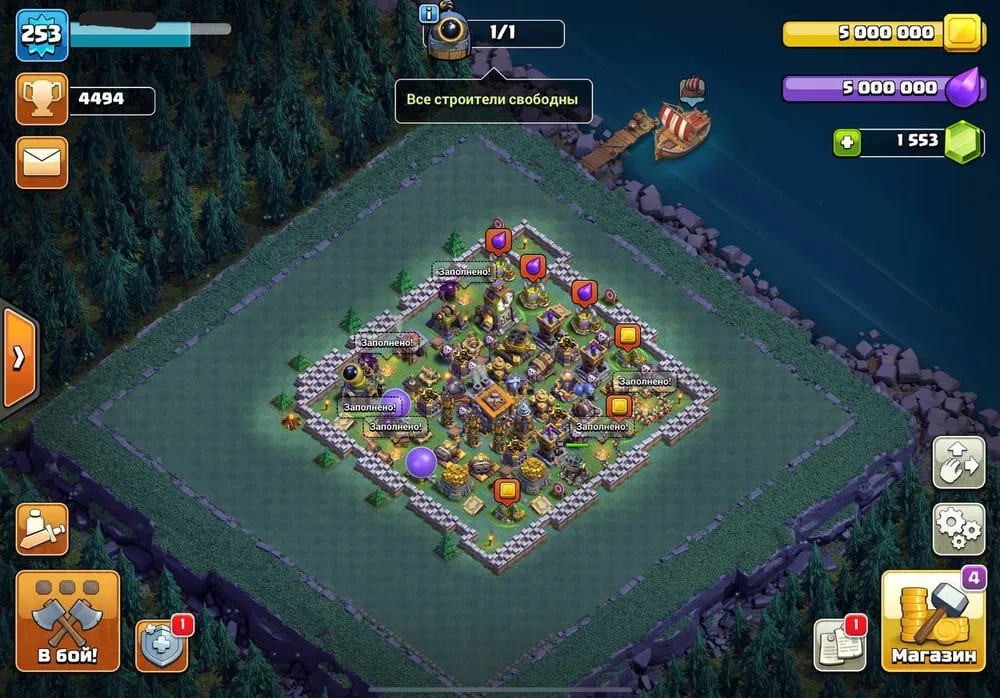This screenshot has width=1000, height=698.
Task: Tap the green plus to buy gems
Action: 847,142
